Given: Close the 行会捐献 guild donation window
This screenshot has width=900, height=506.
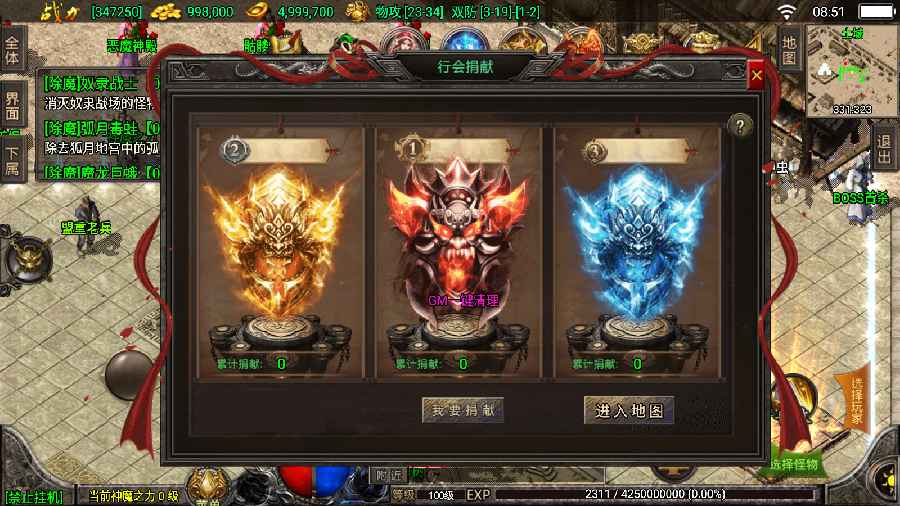Looking at the screenshot, I should [x=756, y=76].
